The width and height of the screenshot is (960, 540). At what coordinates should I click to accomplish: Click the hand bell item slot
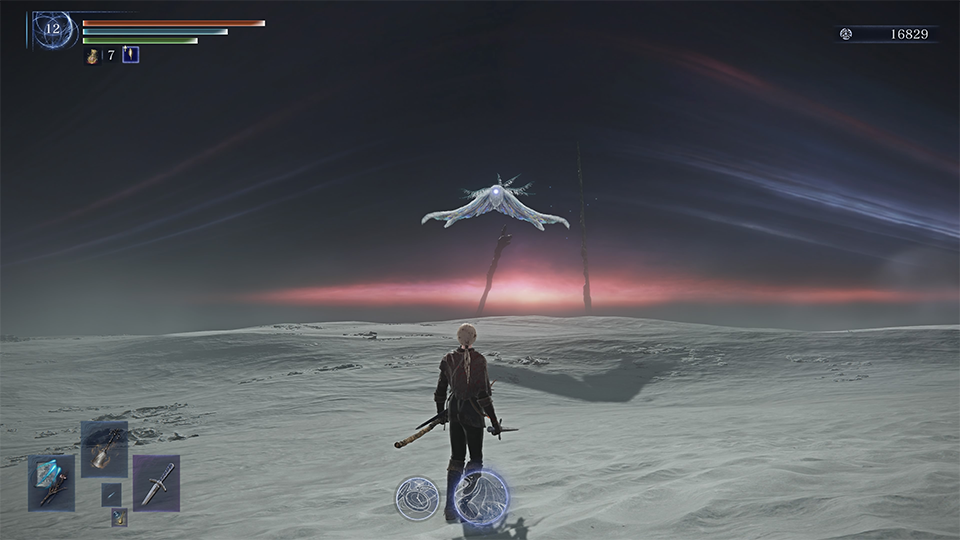(104, 449)
